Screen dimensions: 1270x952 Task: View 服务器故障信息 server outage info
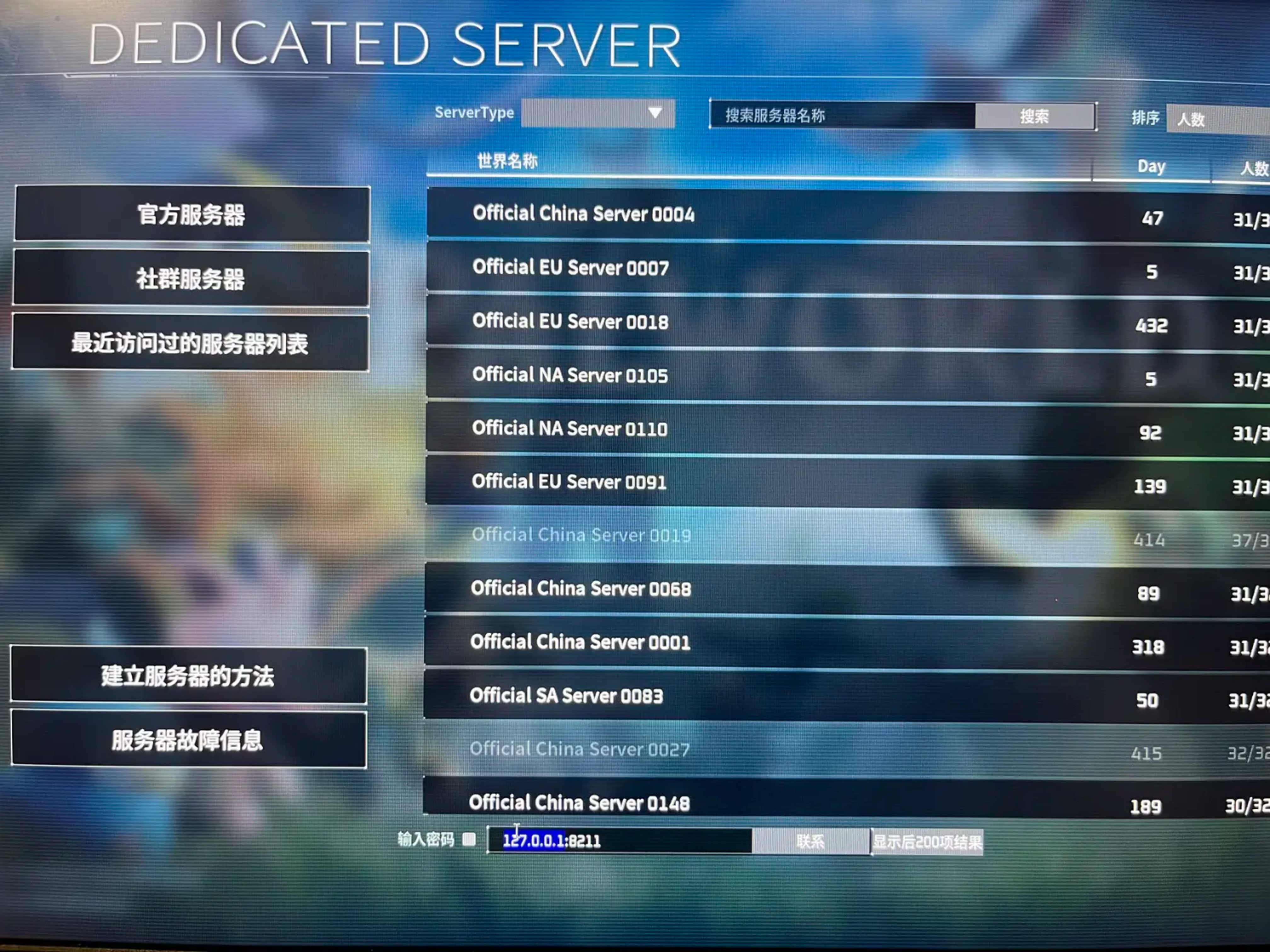[188, 739]
